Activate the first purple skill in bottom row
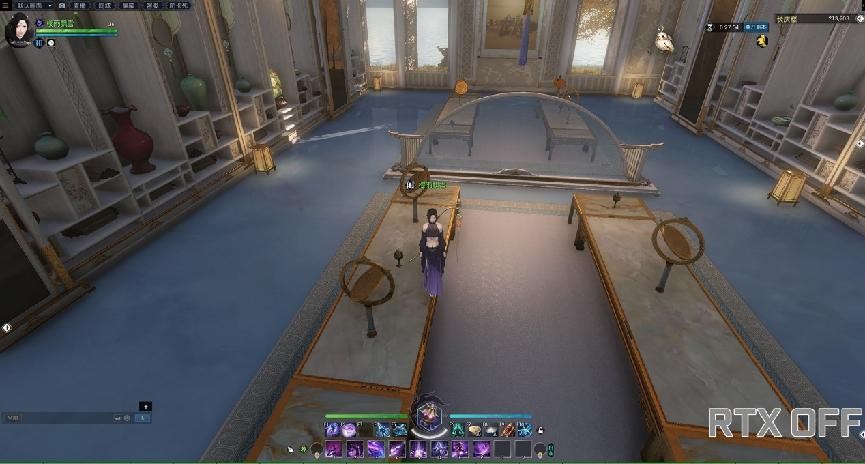The width and height of the screenshot is (865, 464). 332,449
